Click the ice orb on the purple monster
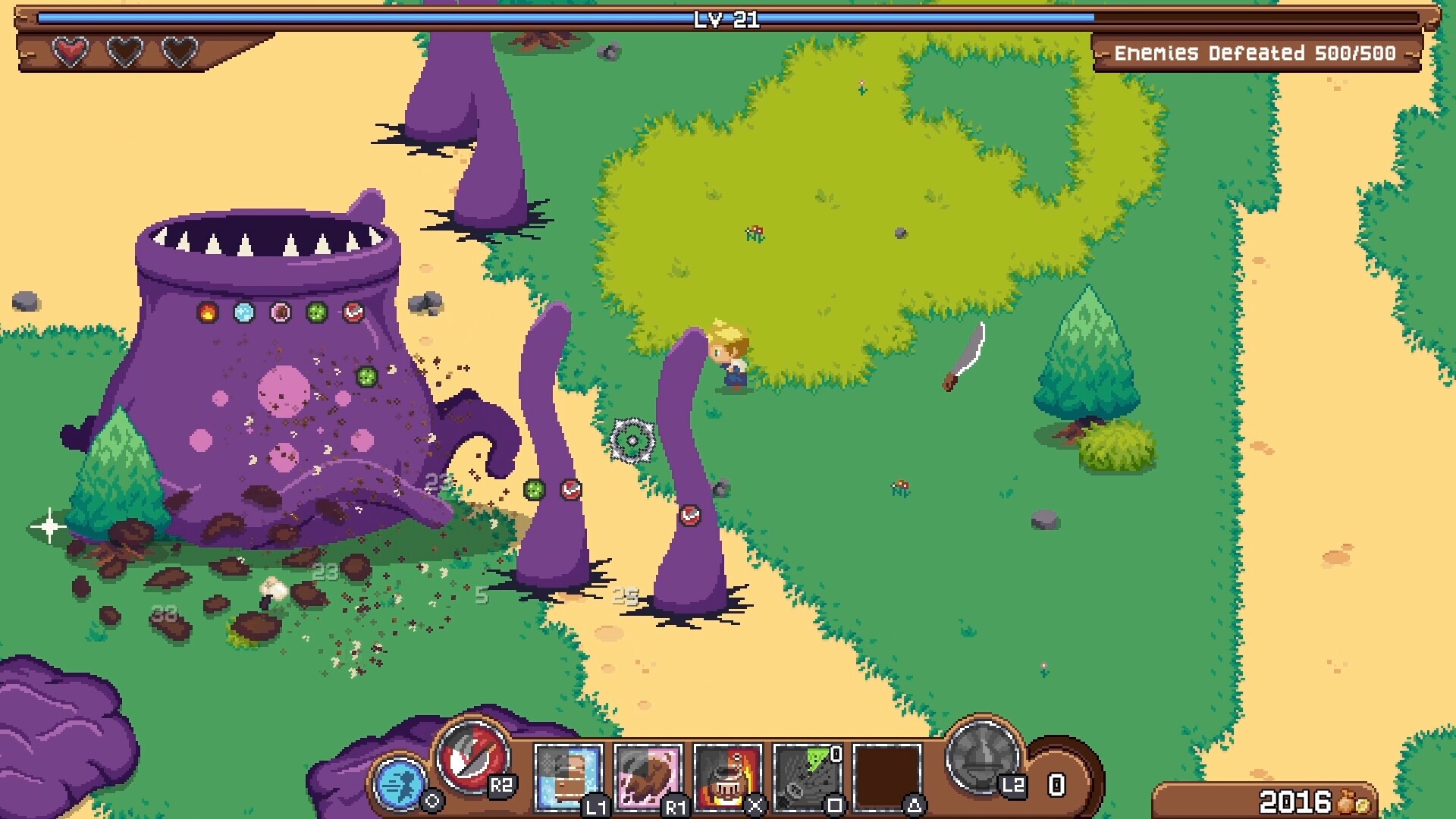1456x819 pixels. [x=243, y=312]
